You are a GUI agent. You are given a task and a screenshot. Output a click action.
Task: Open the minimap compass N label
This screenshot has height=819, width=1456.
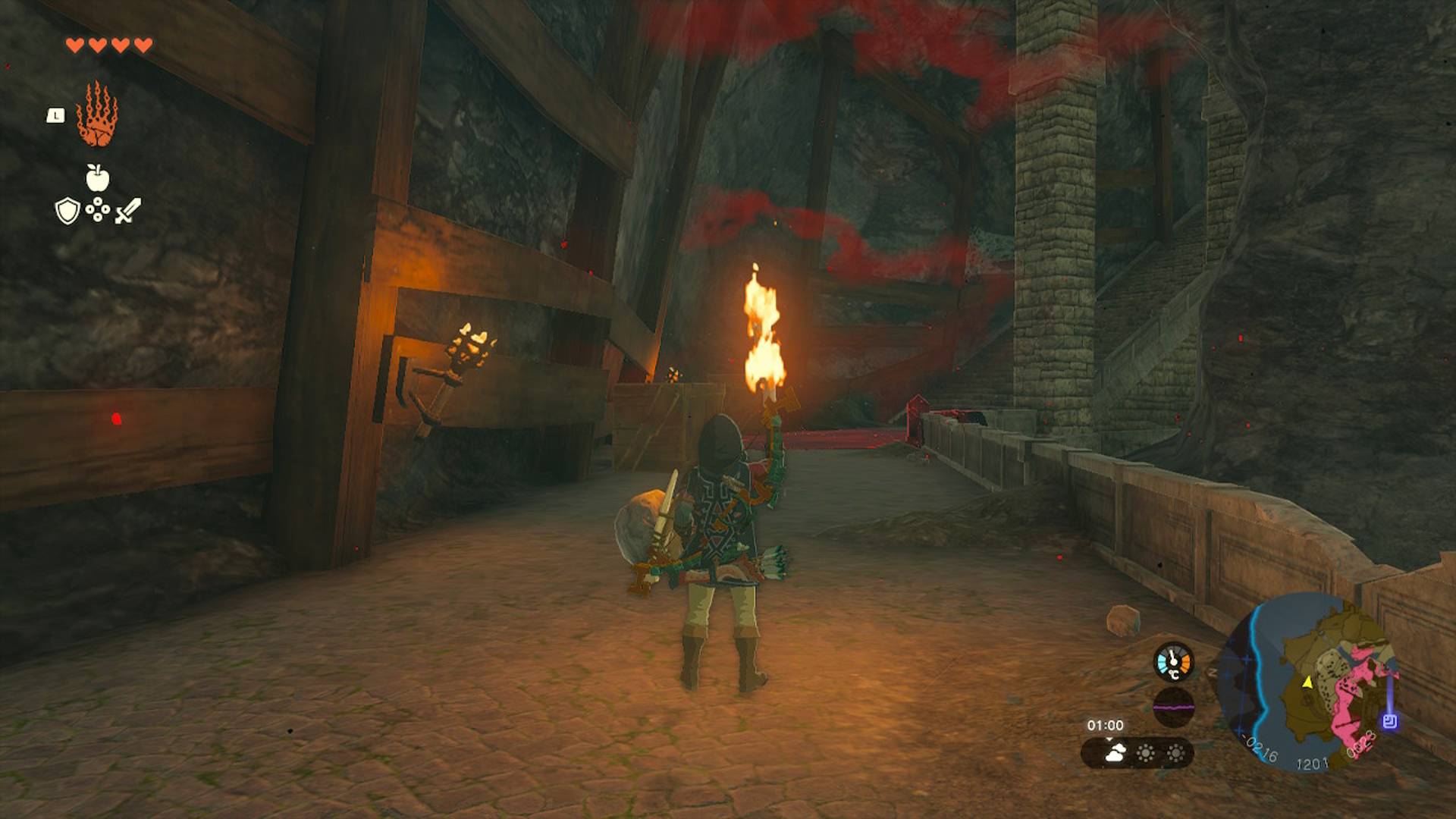(x=1212, y=671)
